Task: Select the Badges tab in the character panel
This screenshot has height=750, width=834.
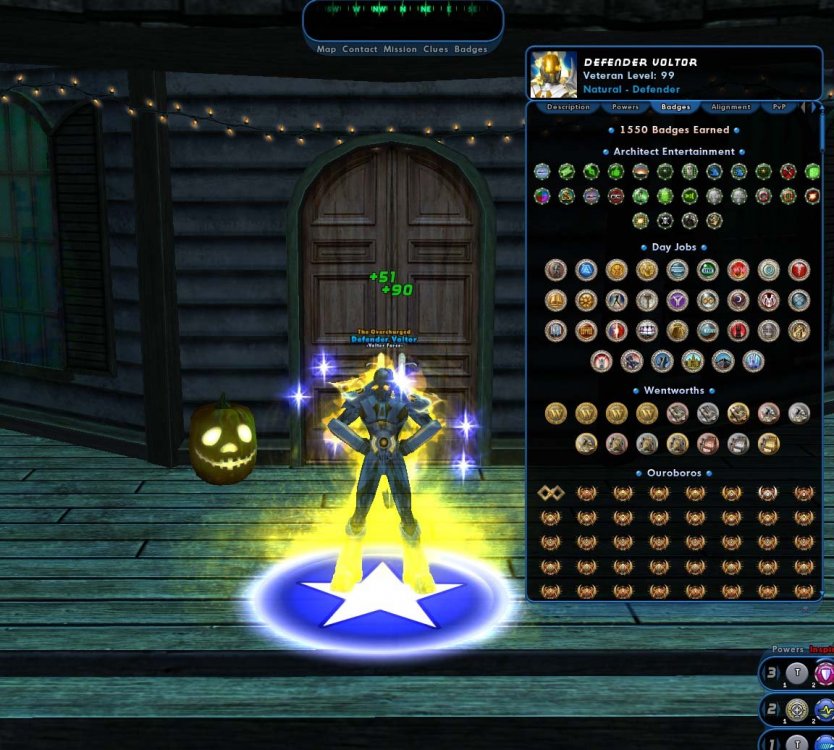Action: [x=676, y=106]
